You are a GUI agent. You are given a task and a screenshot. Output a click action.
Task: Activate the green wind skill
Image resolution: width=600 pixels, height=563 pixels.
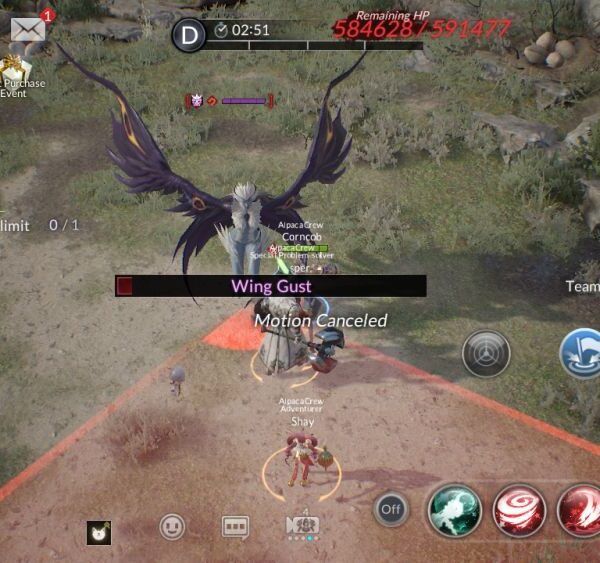[x=455, y=510]
